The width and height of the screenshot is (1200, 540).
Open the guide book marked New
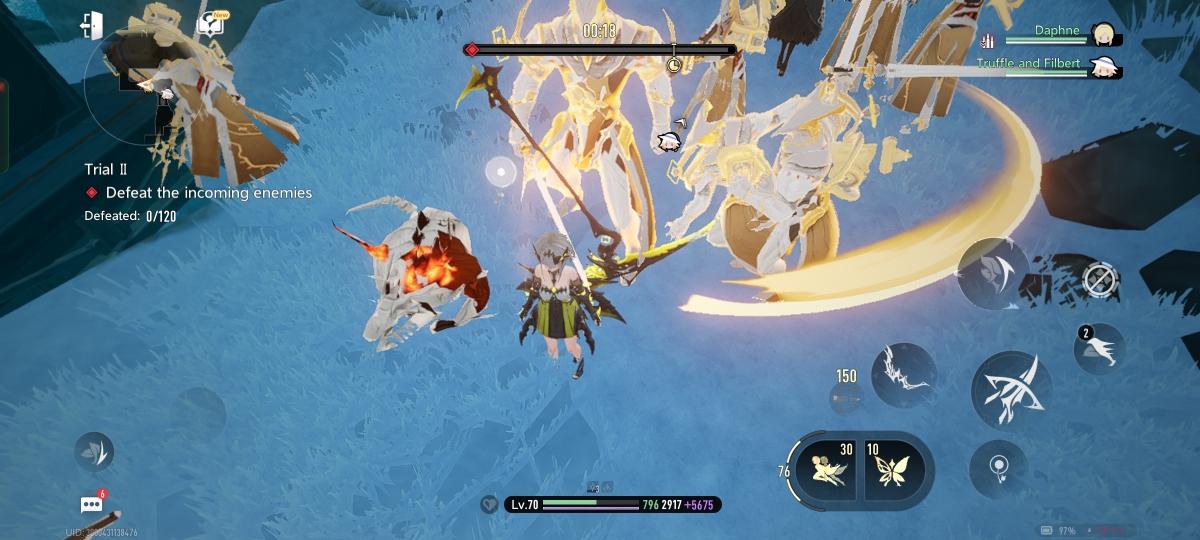211,25
